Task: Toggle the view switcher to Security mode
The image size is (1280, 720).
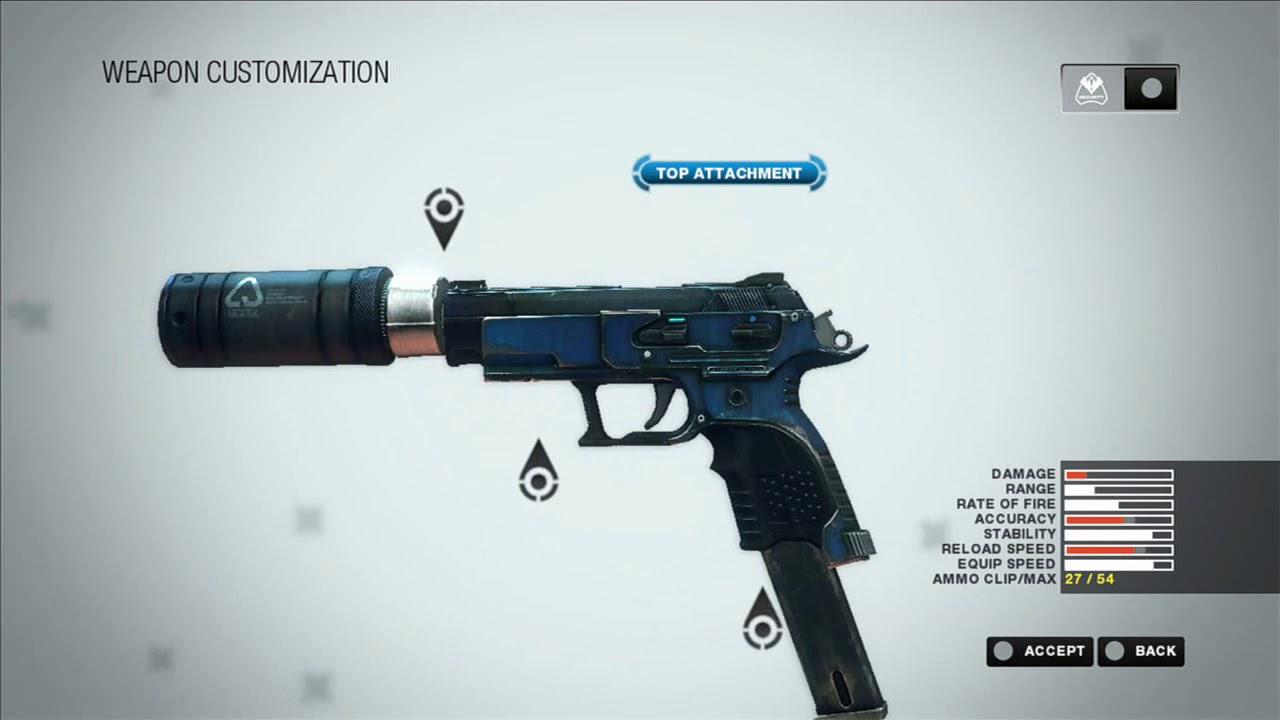Action: point(1092,88)
